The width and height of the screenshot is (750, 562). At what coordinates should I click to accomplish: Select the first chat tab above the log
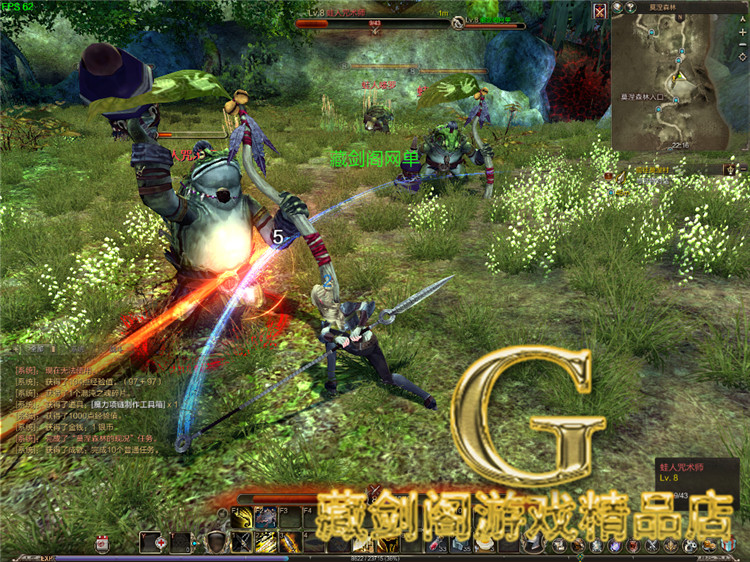(34, 349)
